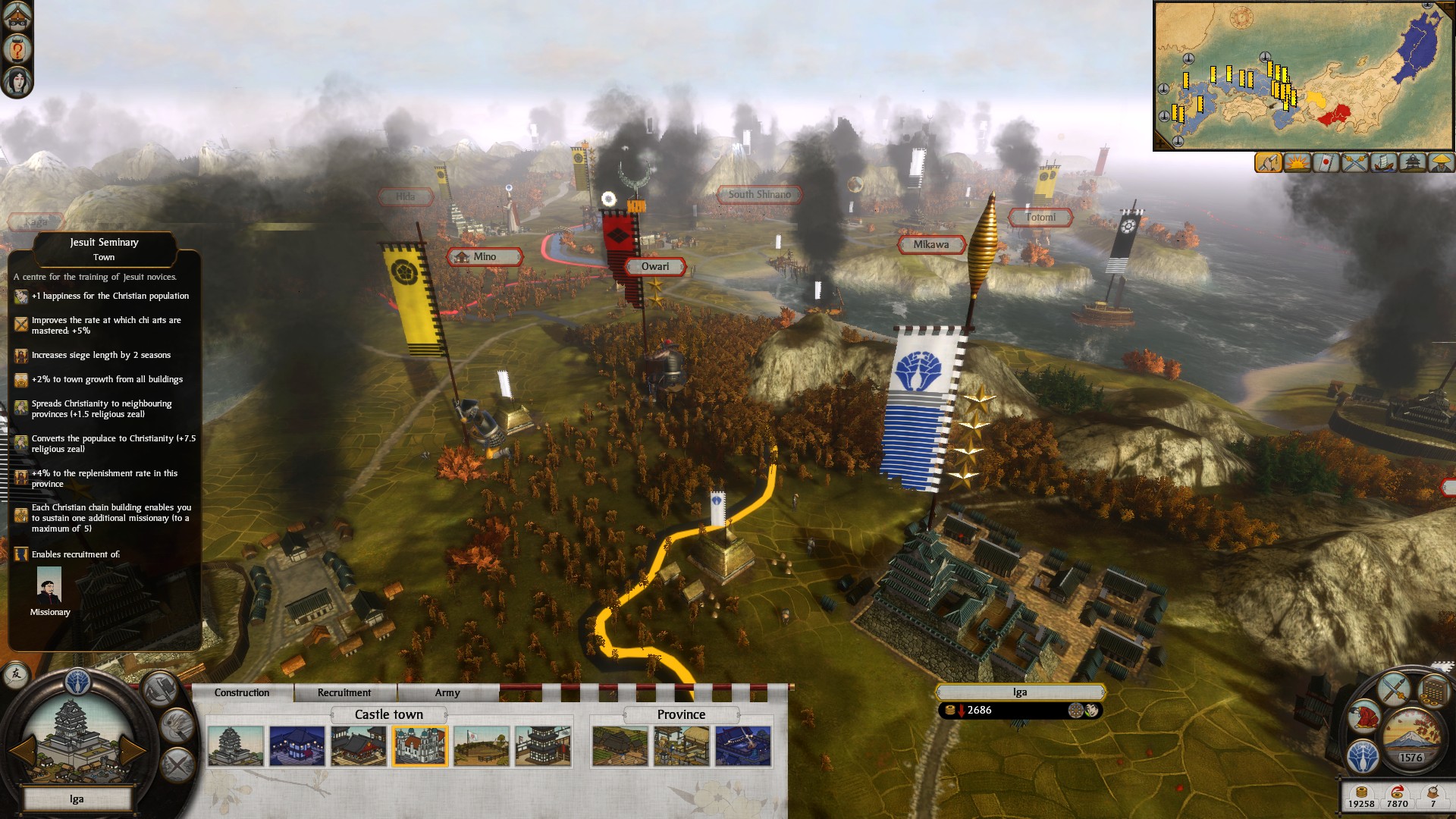Open diplomacy via the bowing emissary icon

[x=1365, y=717]
